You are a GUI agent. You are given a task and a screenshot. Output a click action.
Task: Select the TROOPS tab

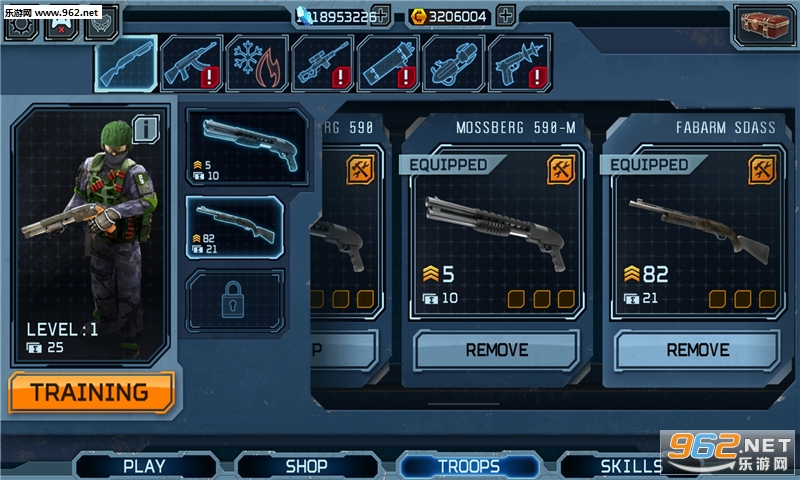[468, 465]
